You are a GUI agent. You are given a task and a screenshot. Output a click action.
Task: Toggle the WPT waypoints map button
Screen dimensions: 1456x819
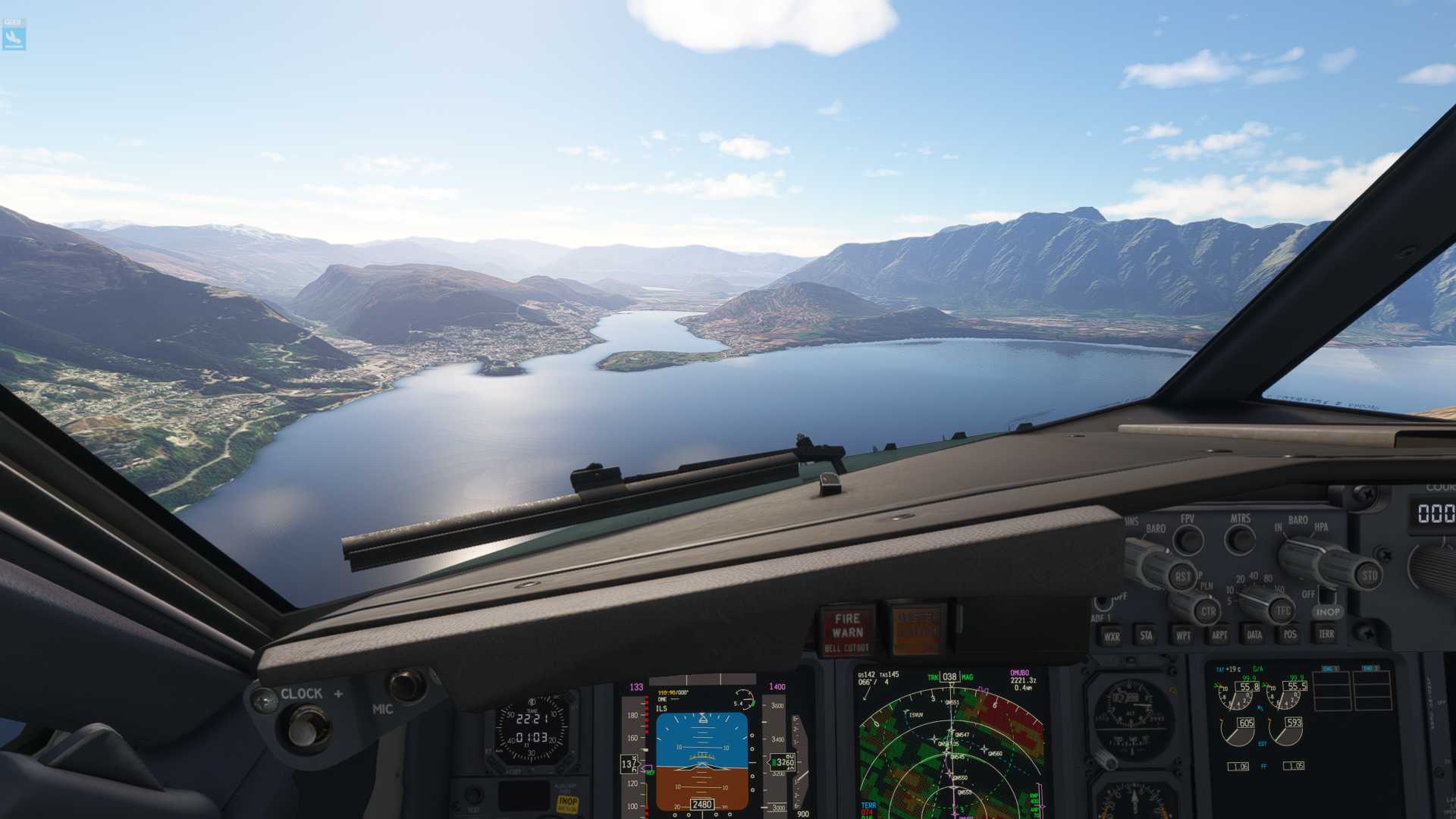(x=1182, y=635)
